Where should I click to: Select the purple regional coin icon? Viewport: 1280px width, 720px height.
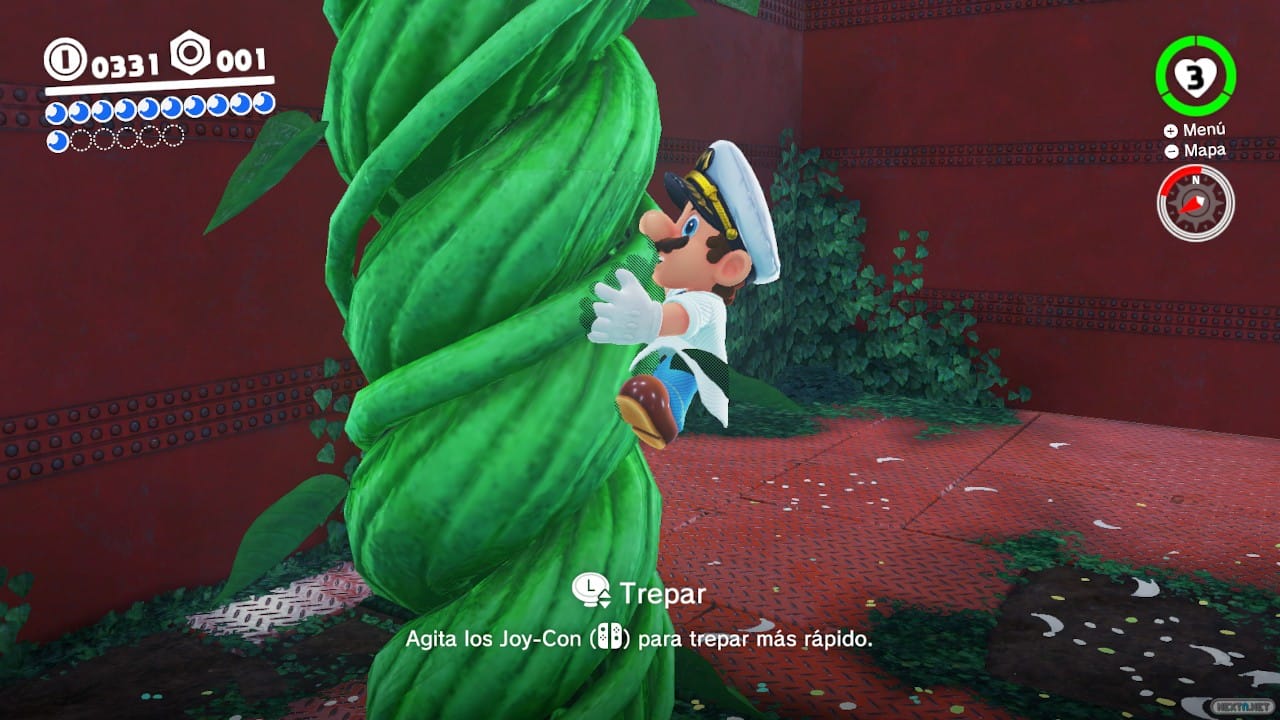coord(188,52)
